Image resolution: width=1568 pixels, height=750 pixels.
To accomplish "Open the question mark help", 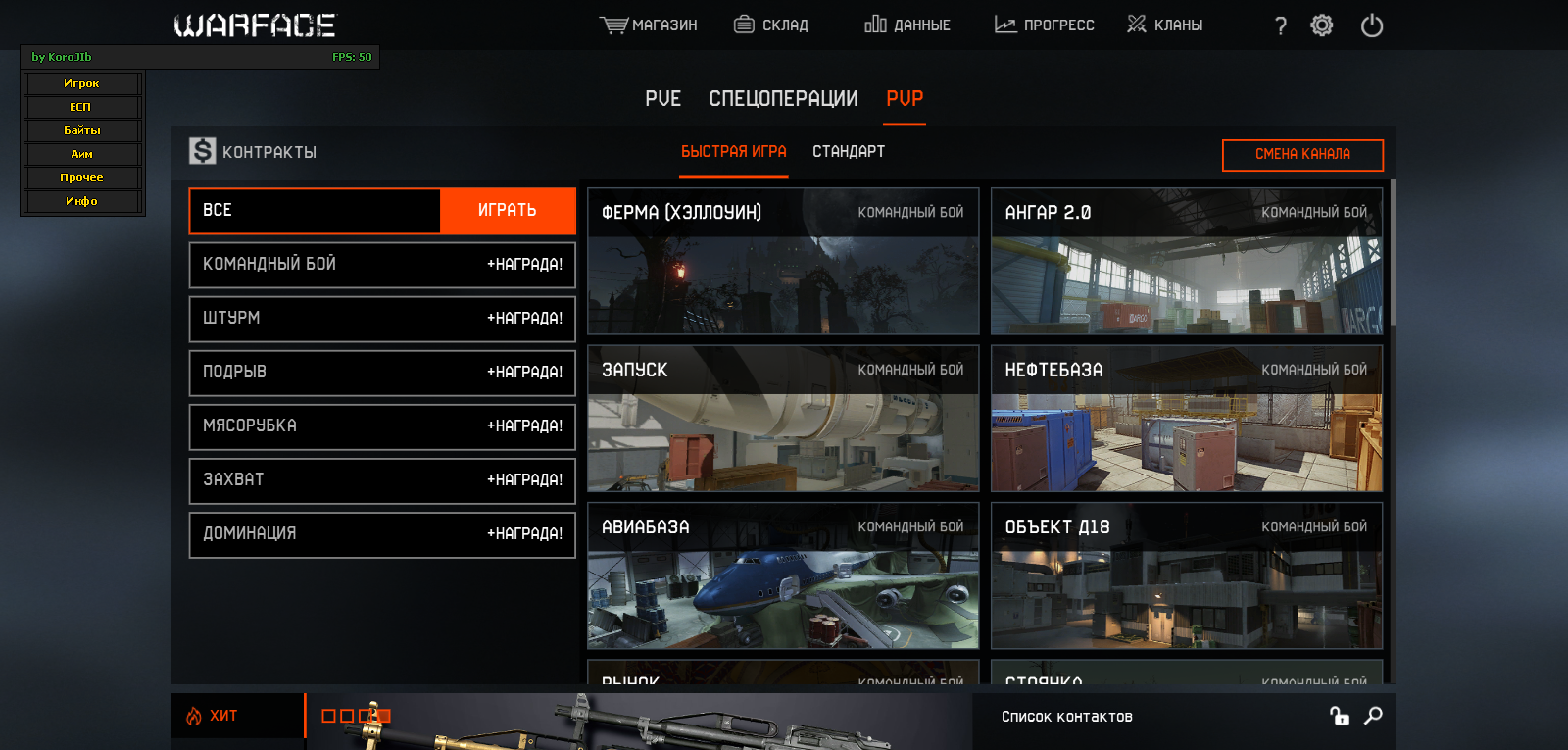I will pos(1280,26).
